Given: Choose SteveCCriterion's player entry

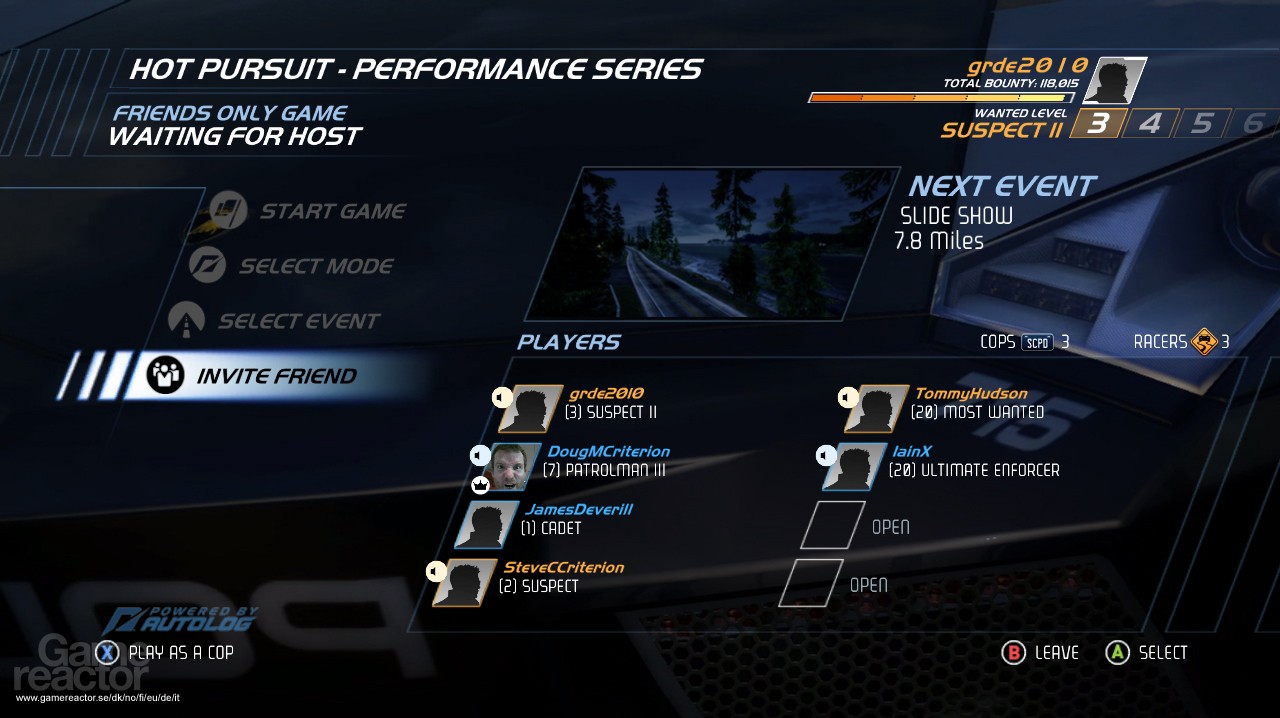Looking at the screenshot, I should (561, 577).
